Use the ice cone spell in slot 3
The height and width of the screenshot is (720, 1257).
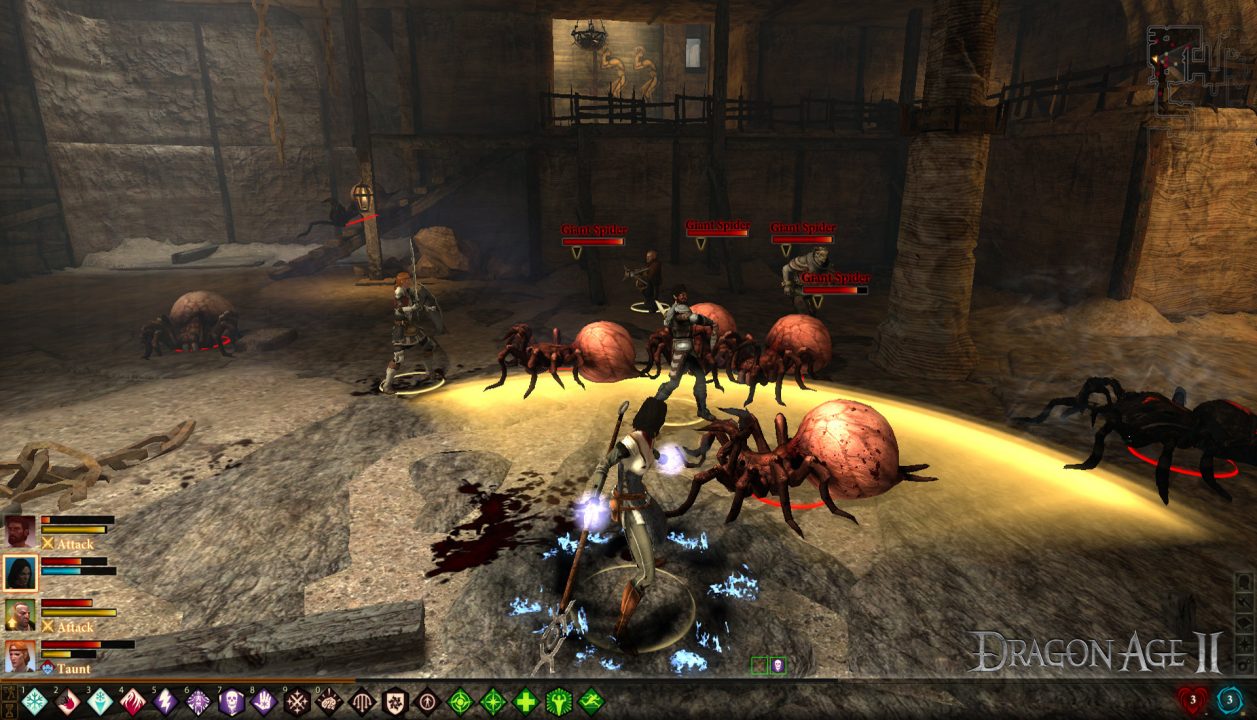coord(100,701)
